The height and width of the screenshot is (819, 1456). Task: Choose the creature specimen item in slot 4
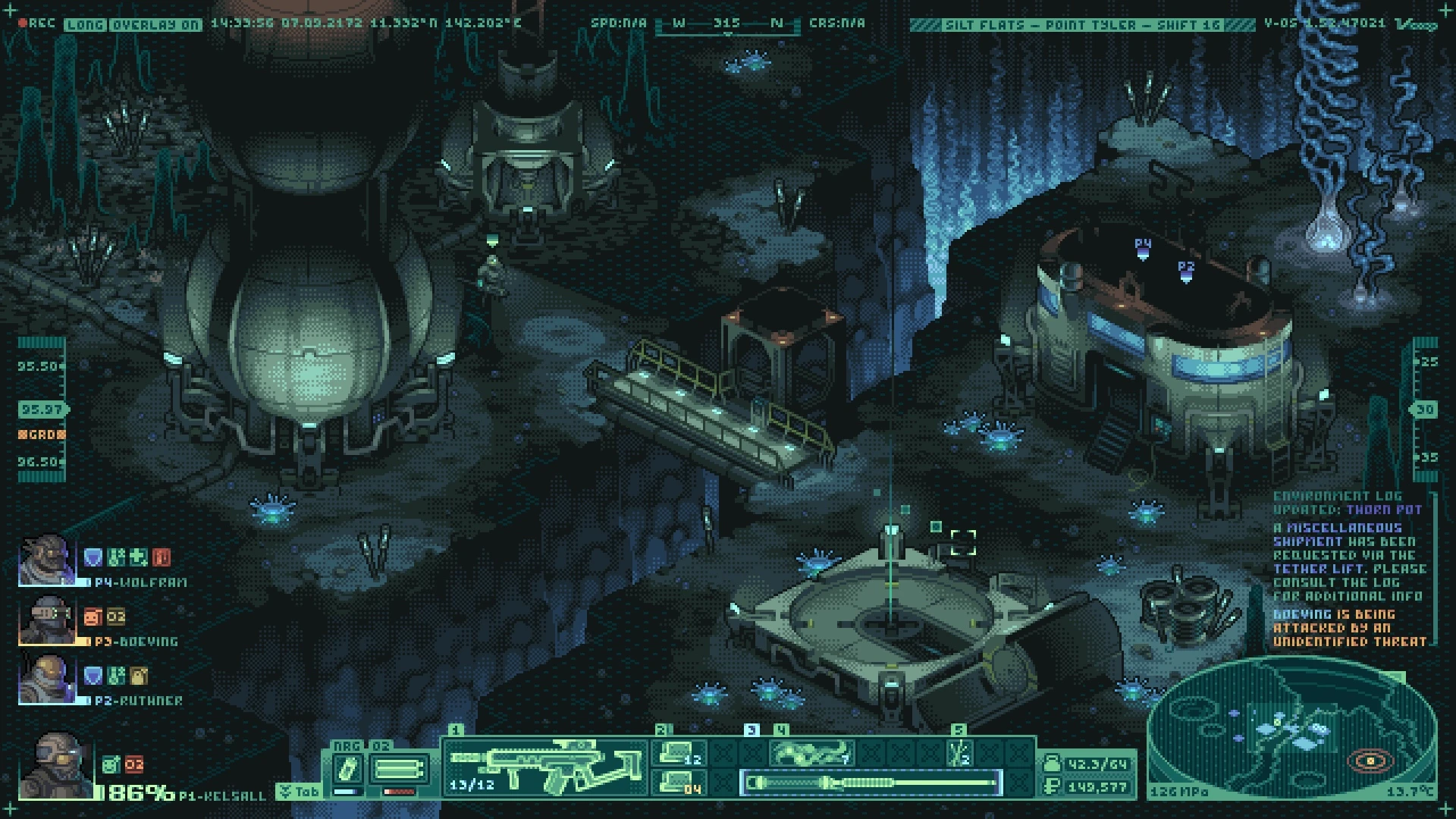[x=811, y=753]
